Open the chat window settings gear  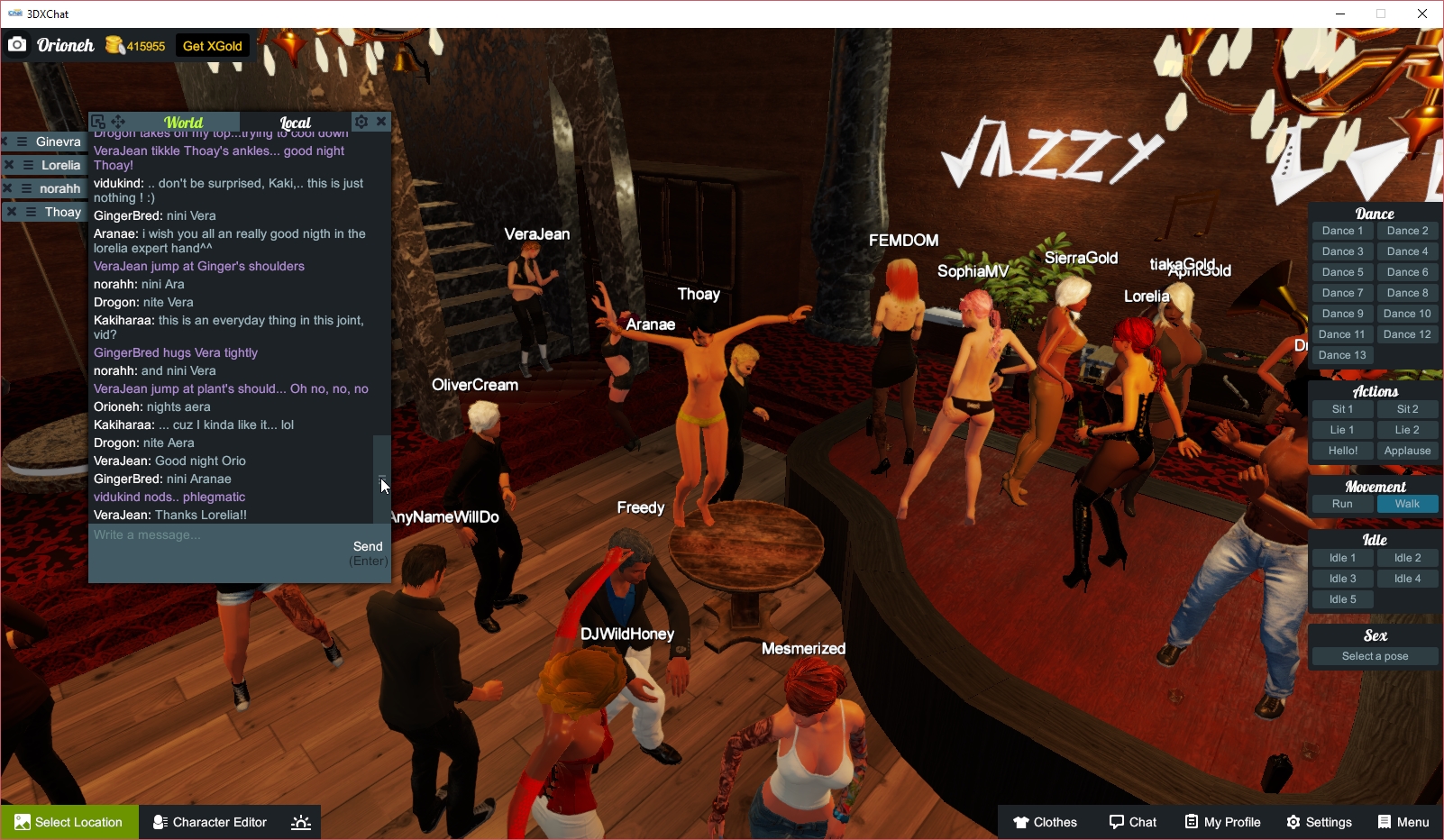pyautogui.click(x=361, y=121)
